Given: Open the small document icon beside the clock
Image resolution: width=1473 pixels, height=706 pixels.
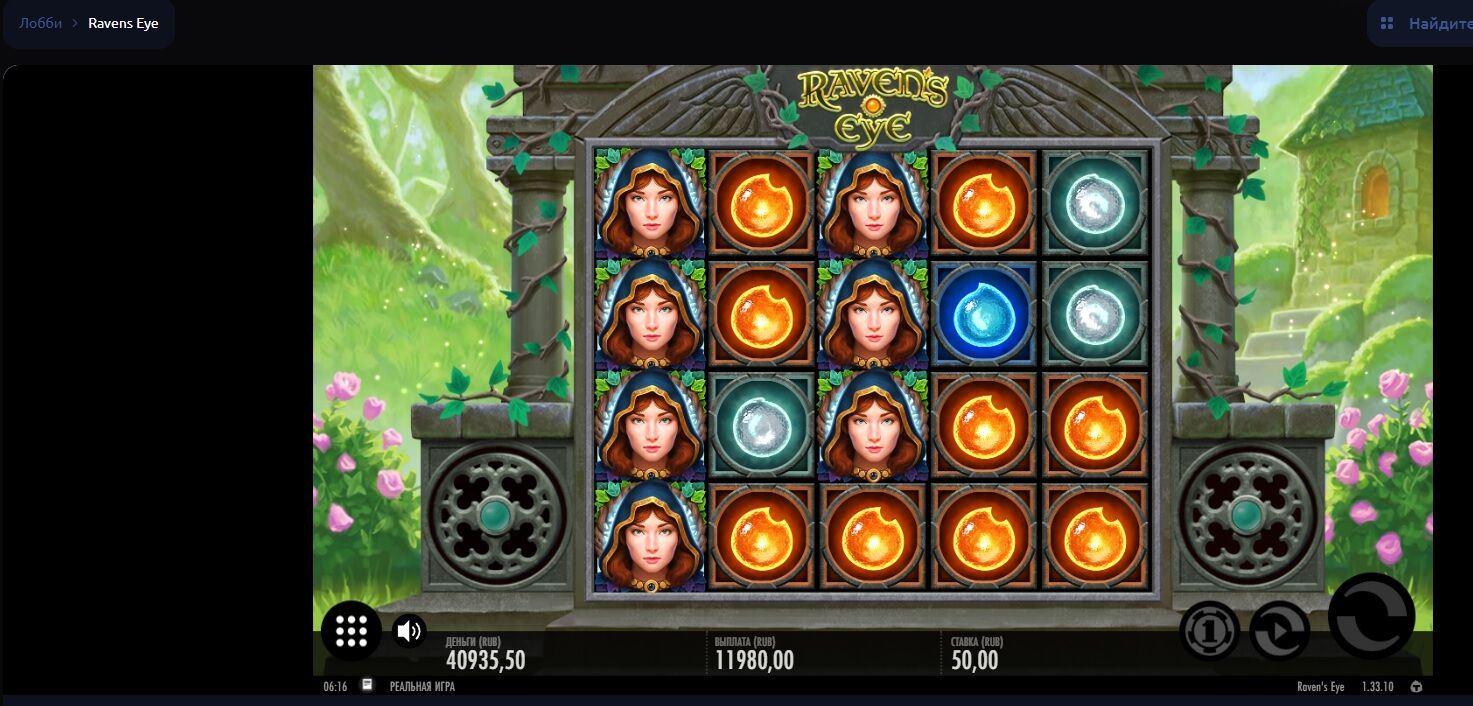Looking at the screenshot, I should (x=367, y=686).
